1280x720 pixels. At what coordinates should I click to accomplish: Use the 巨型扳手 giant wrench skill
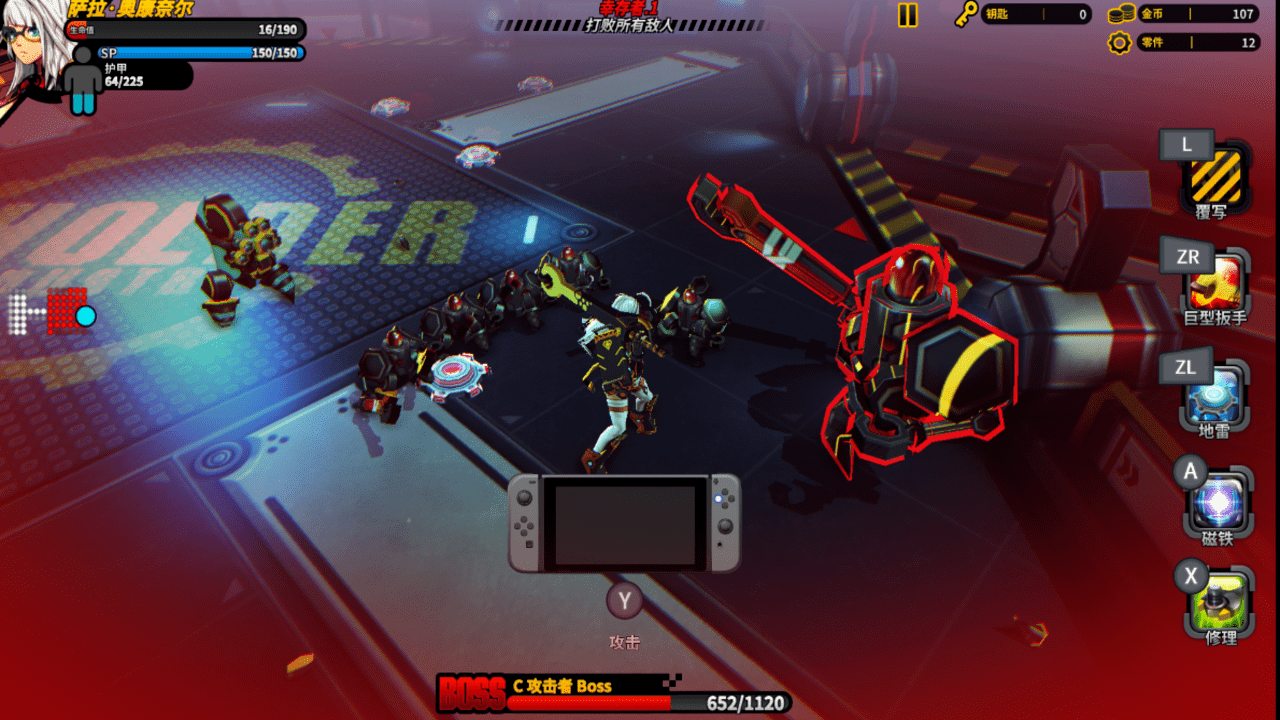[1216, 281]
